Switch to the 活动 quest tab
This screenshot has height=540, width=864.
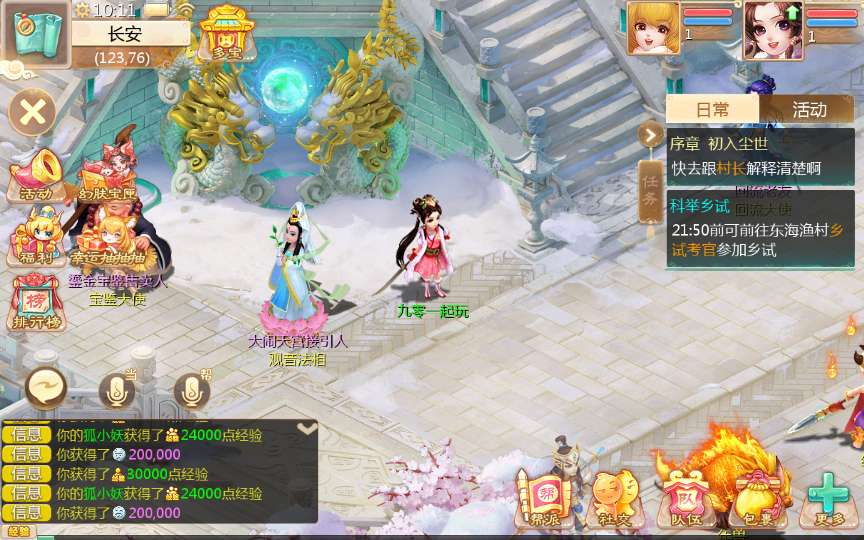(809, 109)
